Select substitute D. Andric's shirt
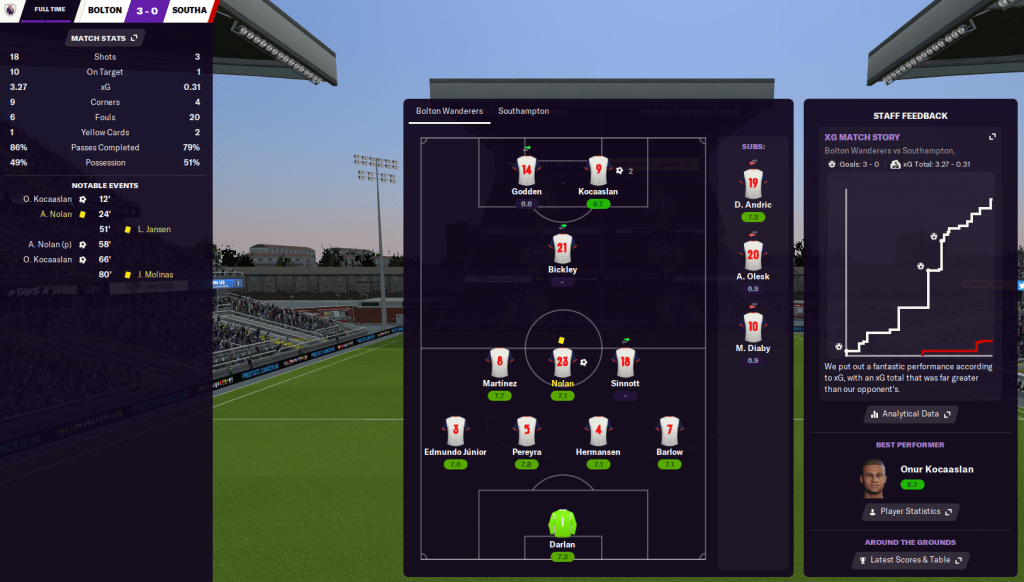 [753, 184]
